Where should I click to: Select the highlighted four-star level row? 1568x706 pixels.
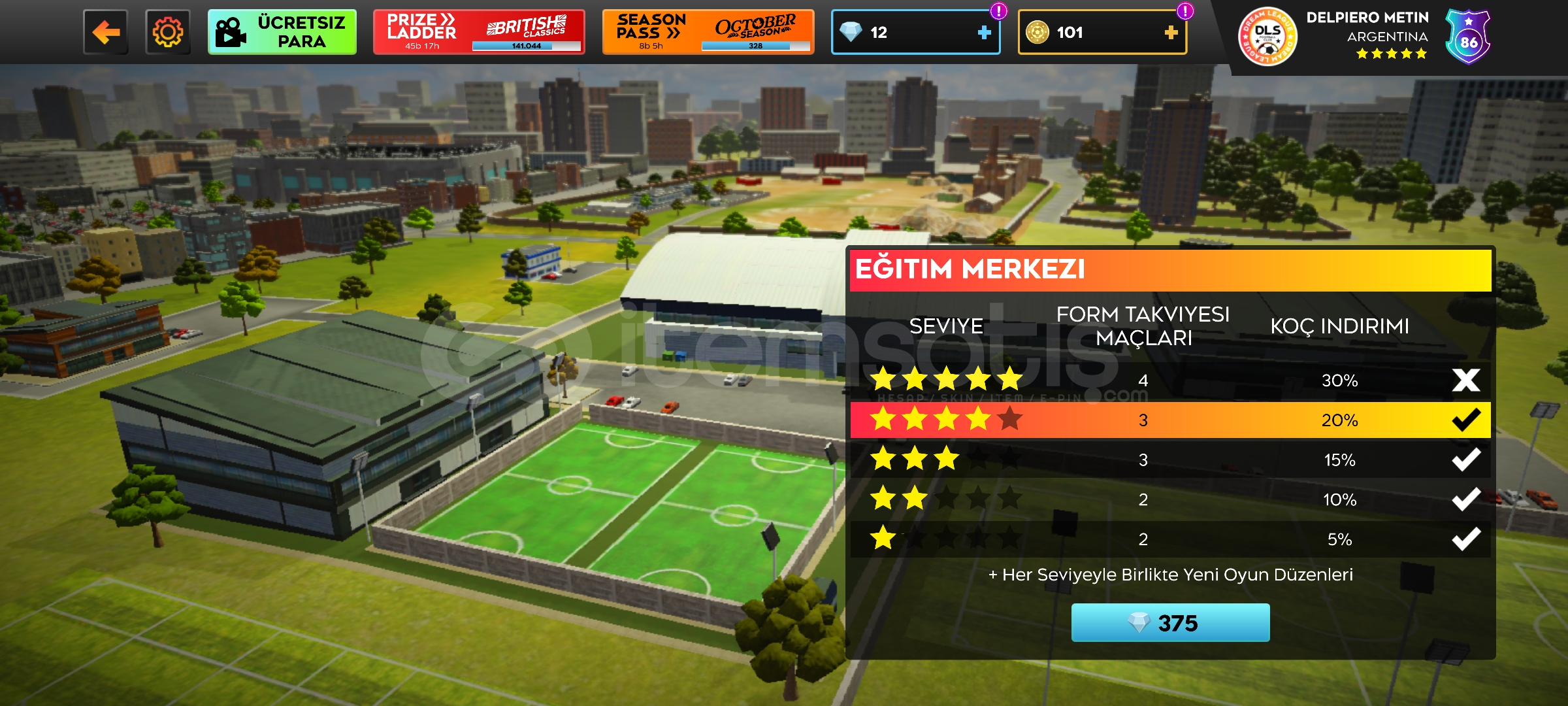pyautogui.click(x=1169, y=420)
